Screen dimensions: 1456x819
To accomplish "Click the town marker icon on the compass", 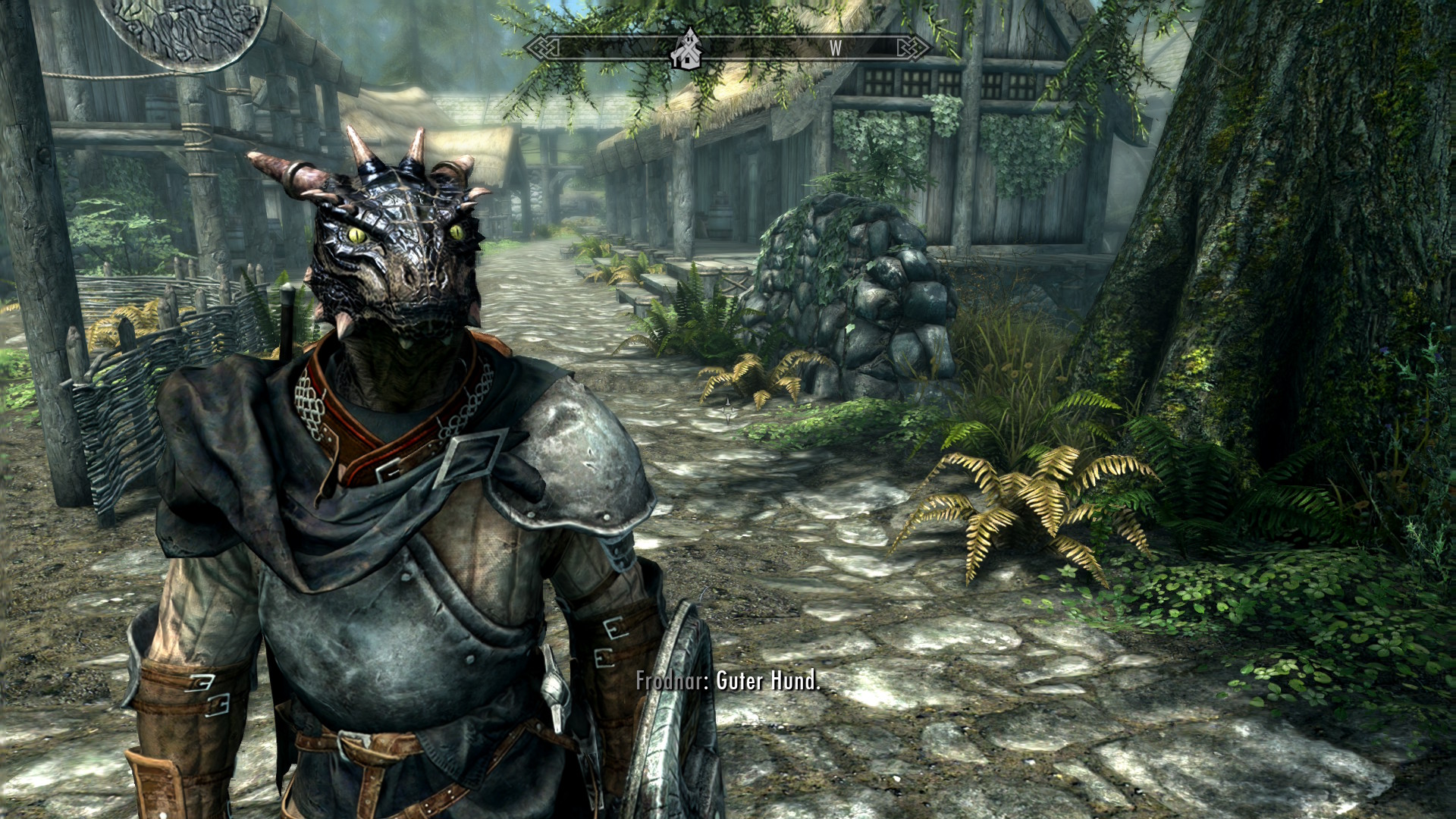I will click(689, 48).
